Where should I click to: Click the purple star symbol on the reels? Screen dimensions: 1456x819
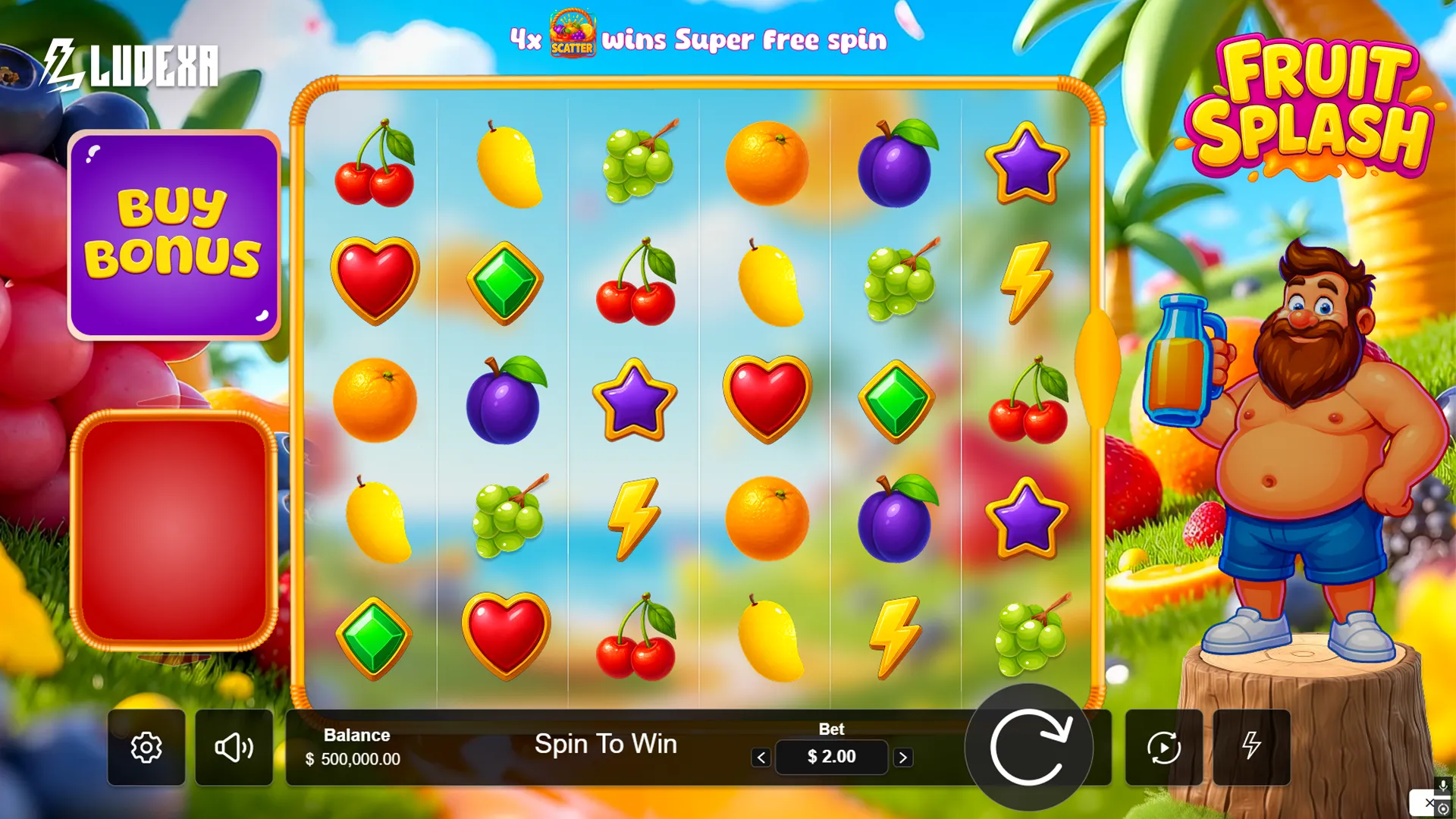point(635,400)
